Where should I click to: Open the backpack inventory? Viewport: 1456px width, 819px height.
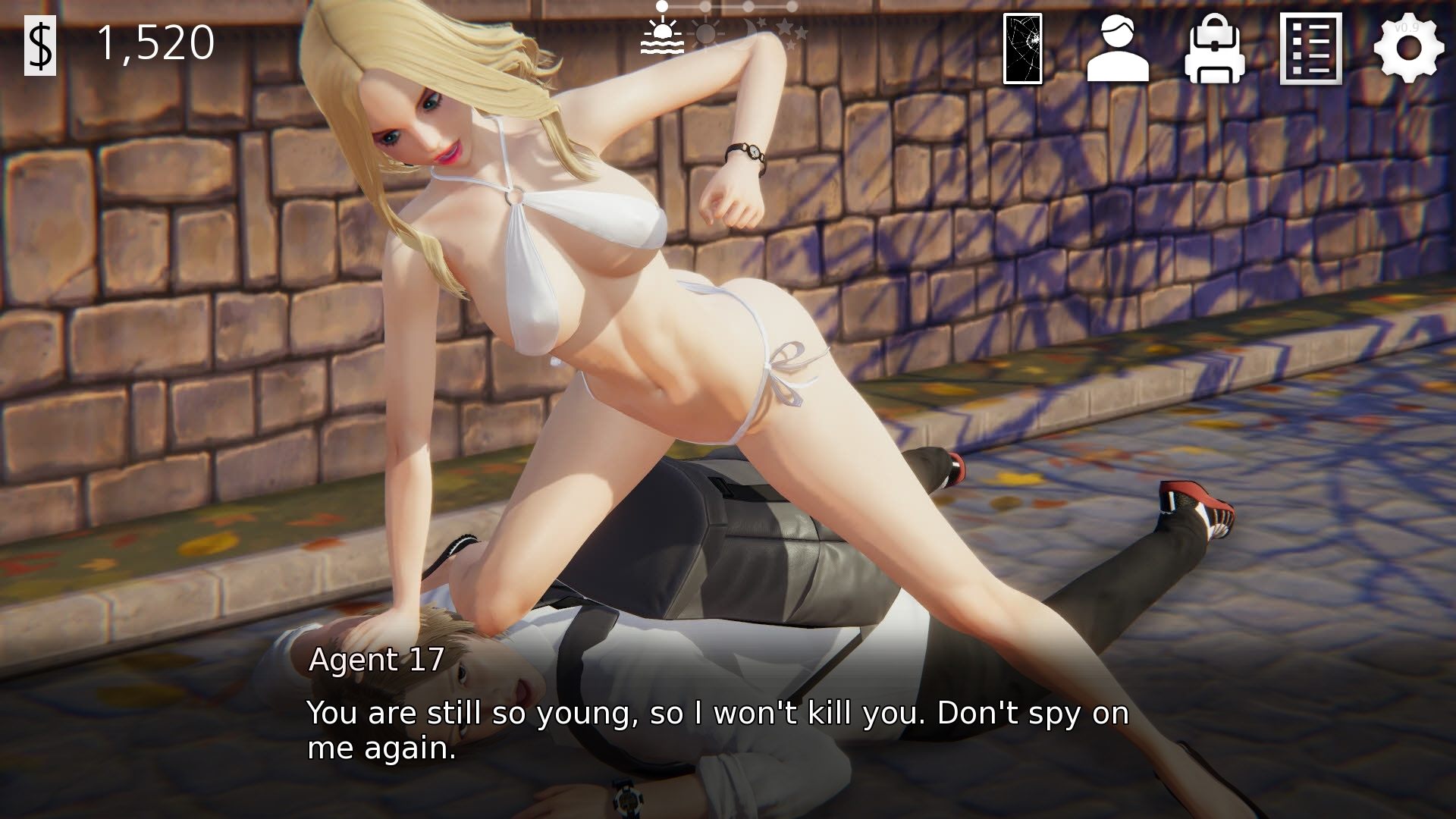1214,49
